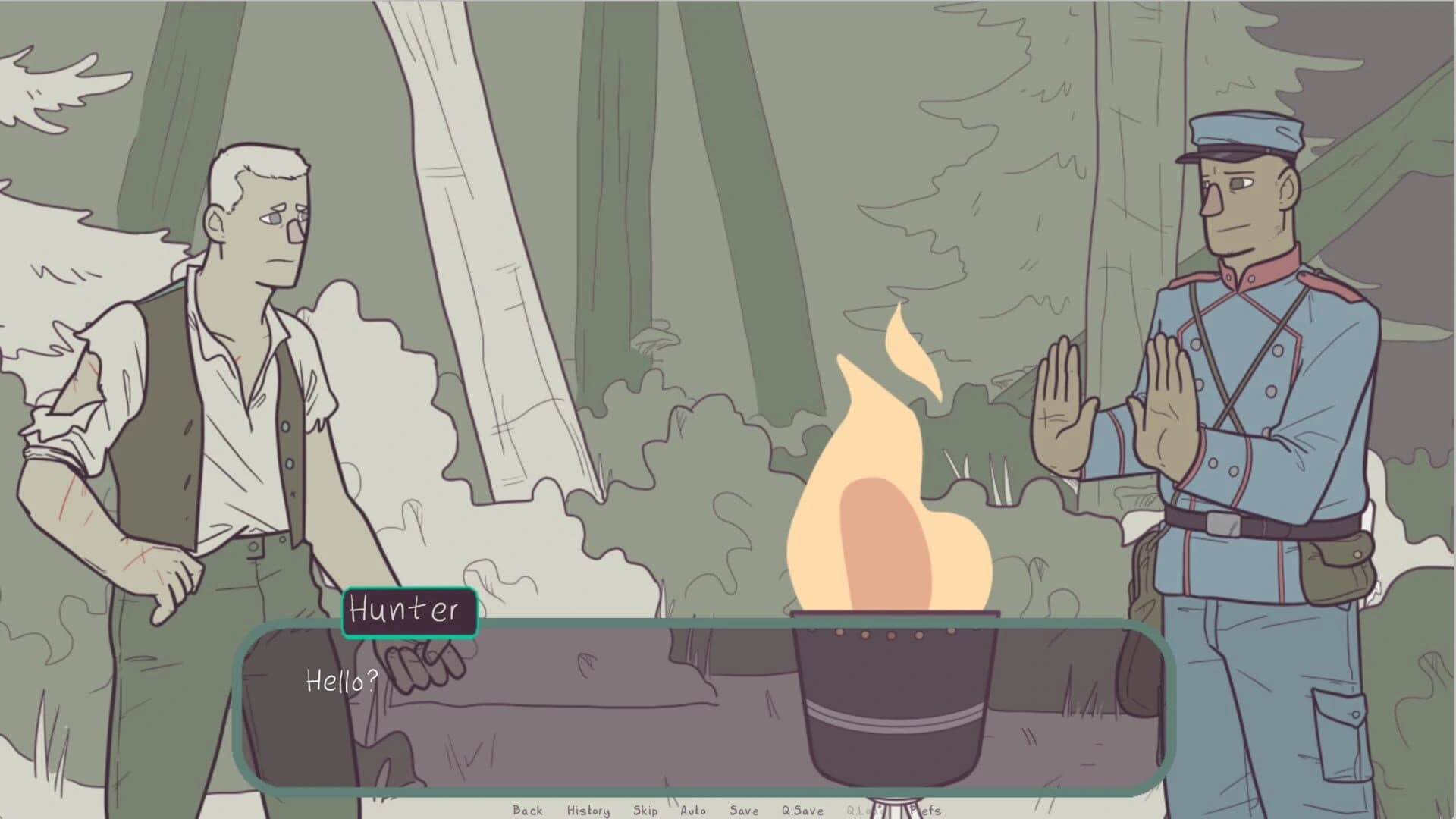Enable Skip mode
Image resolution: width=1456 pixels, height=819 pixels.
645,811
